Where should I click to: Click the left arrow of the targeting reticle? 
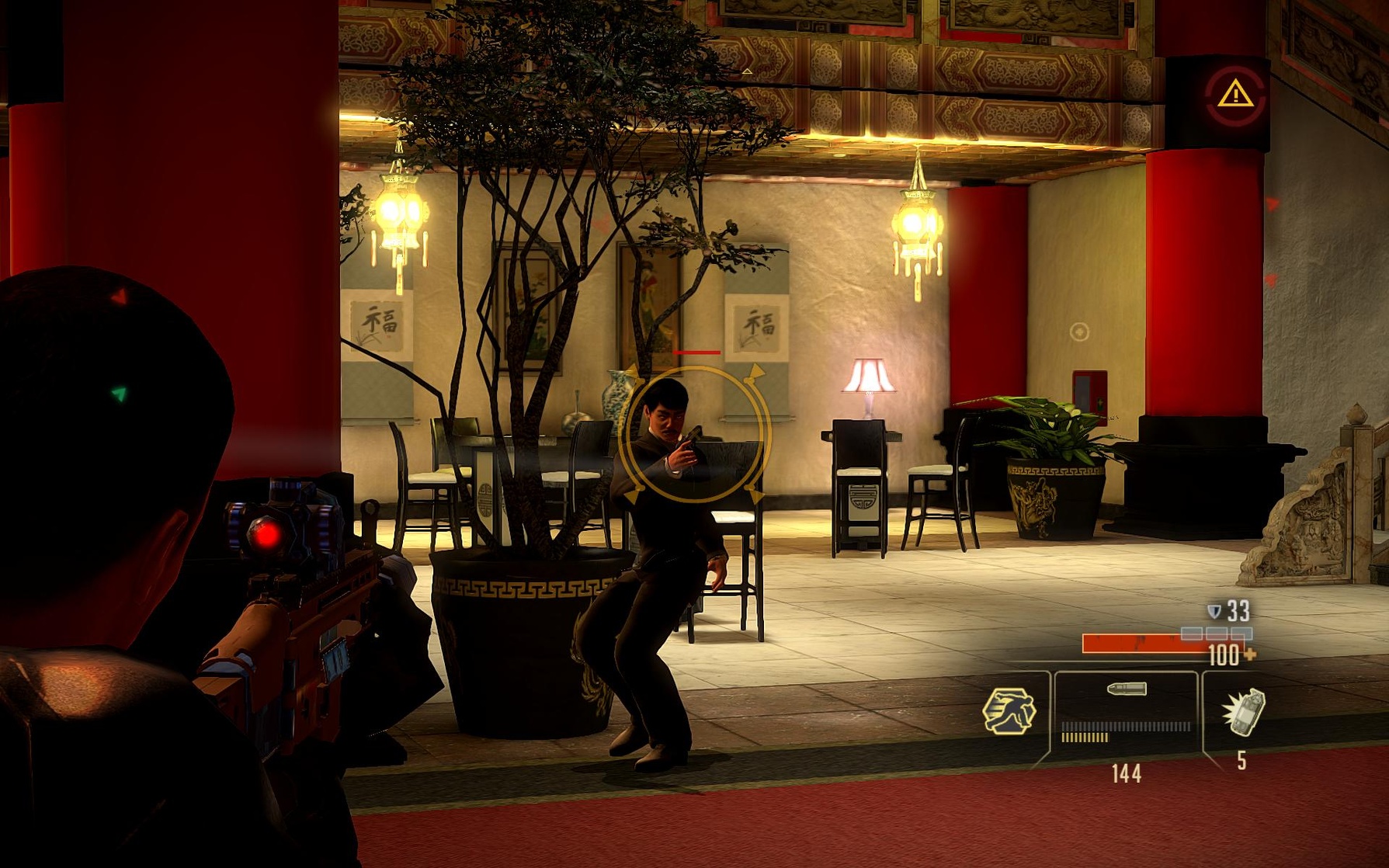pyautogui.click(x=634, y=372)
